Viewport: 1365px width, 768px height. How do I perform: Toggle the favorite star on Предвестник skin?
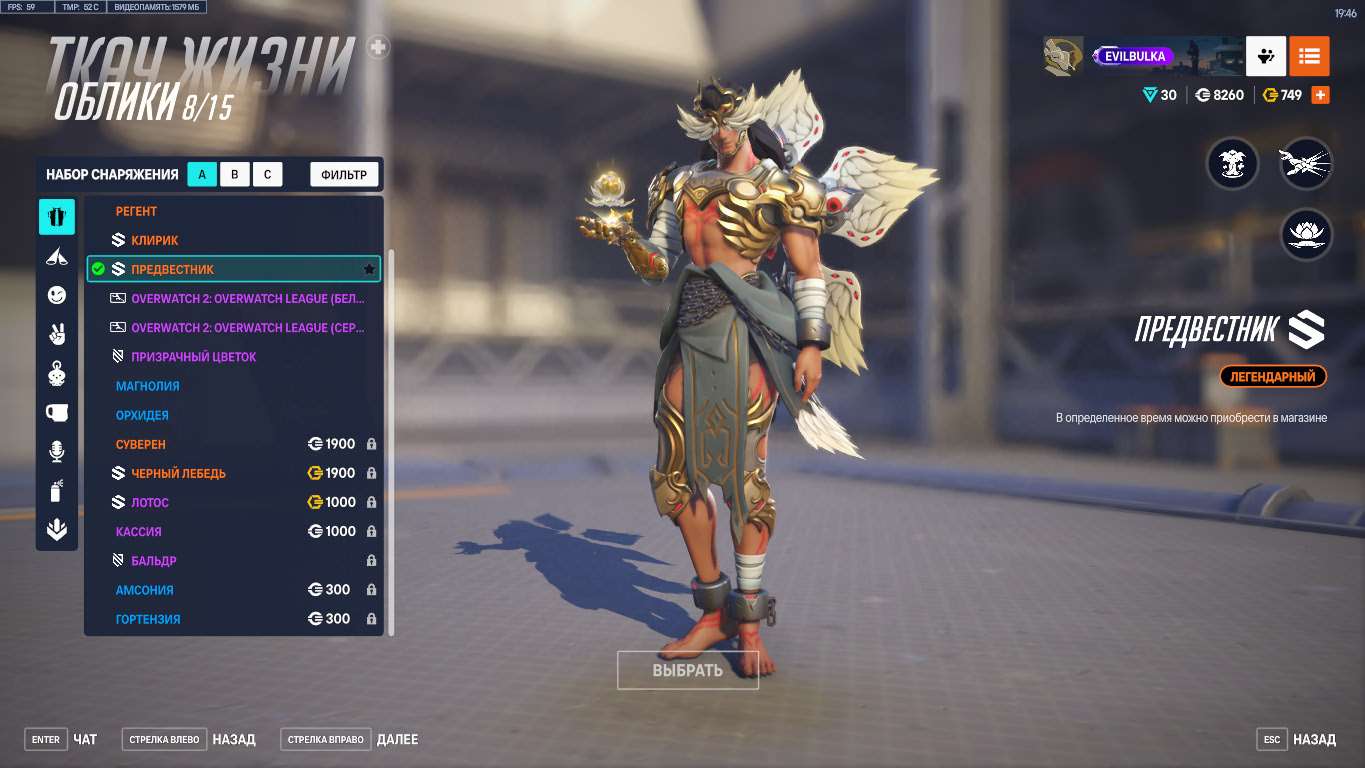pos(369,268)
